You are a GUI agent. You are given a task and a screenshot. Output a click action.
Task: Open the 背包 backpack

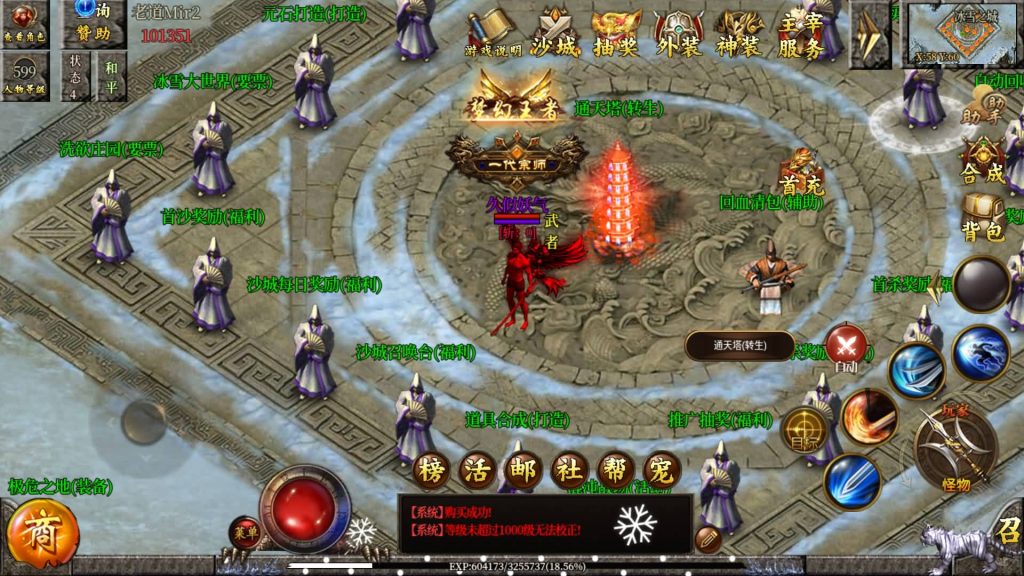tap(982, 217)
